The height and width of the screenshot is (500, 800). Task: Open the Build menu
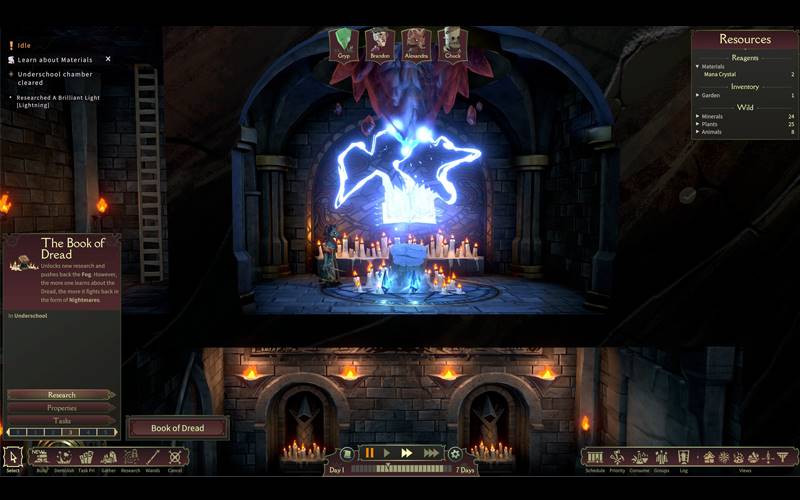tap(42, 458)
